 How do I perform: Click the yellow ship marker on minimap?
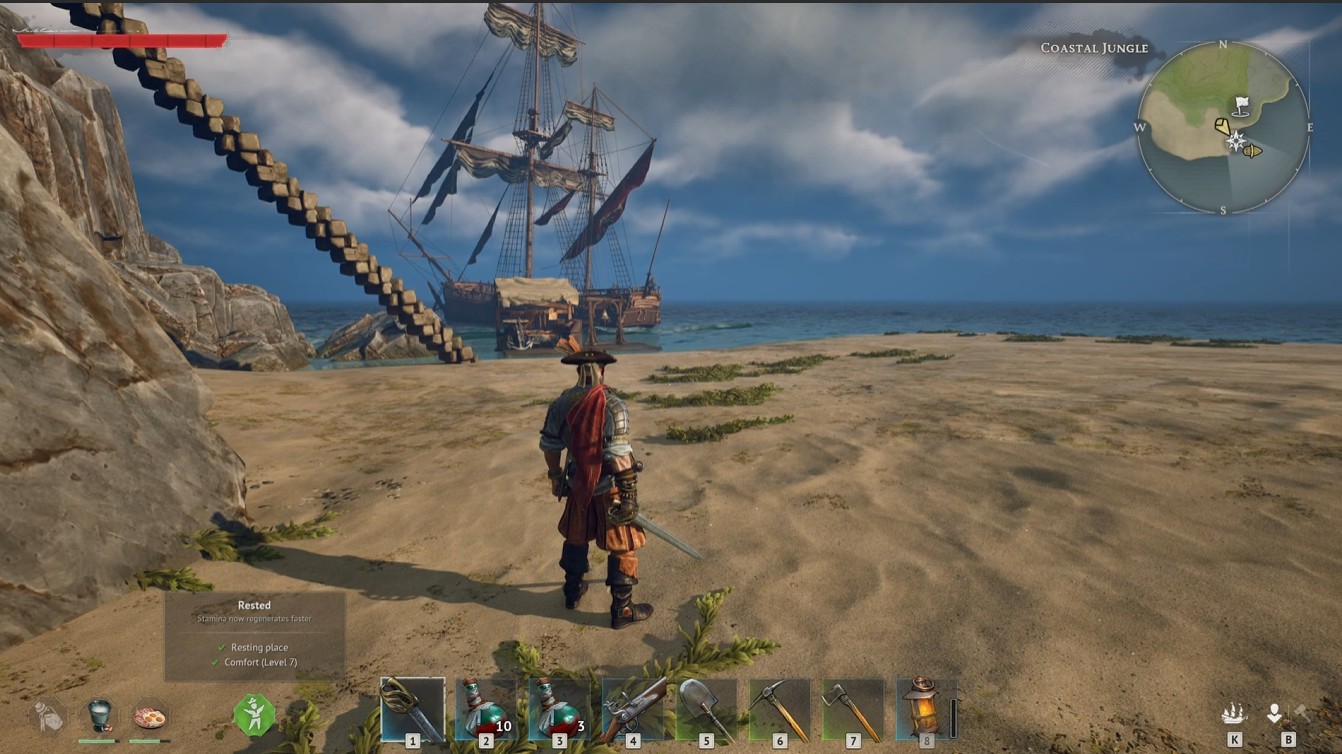pyautogui.click(x=1251, y=151)
